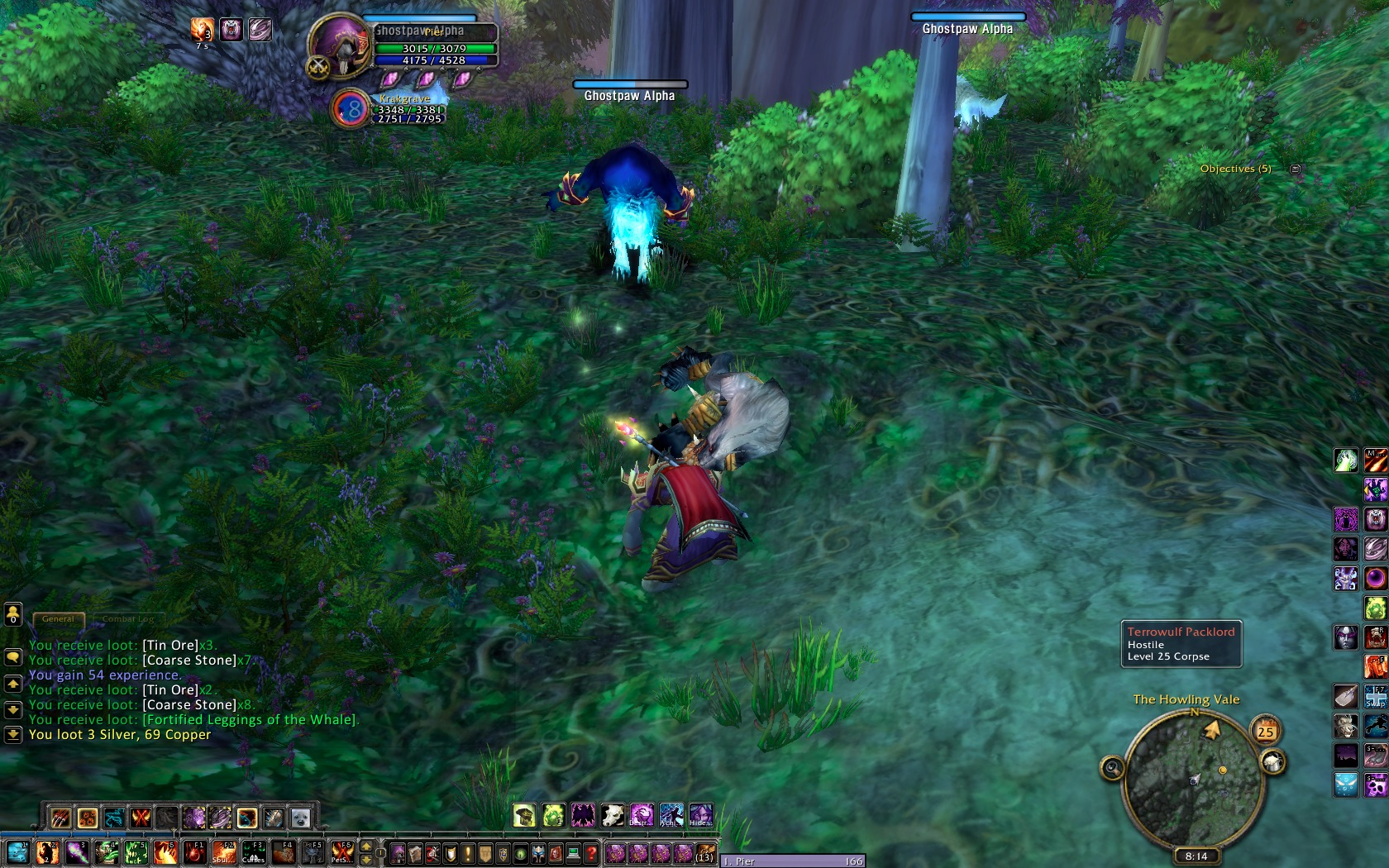
Task: Click the 8:14 clock button
Action: tap(1196, 856)
